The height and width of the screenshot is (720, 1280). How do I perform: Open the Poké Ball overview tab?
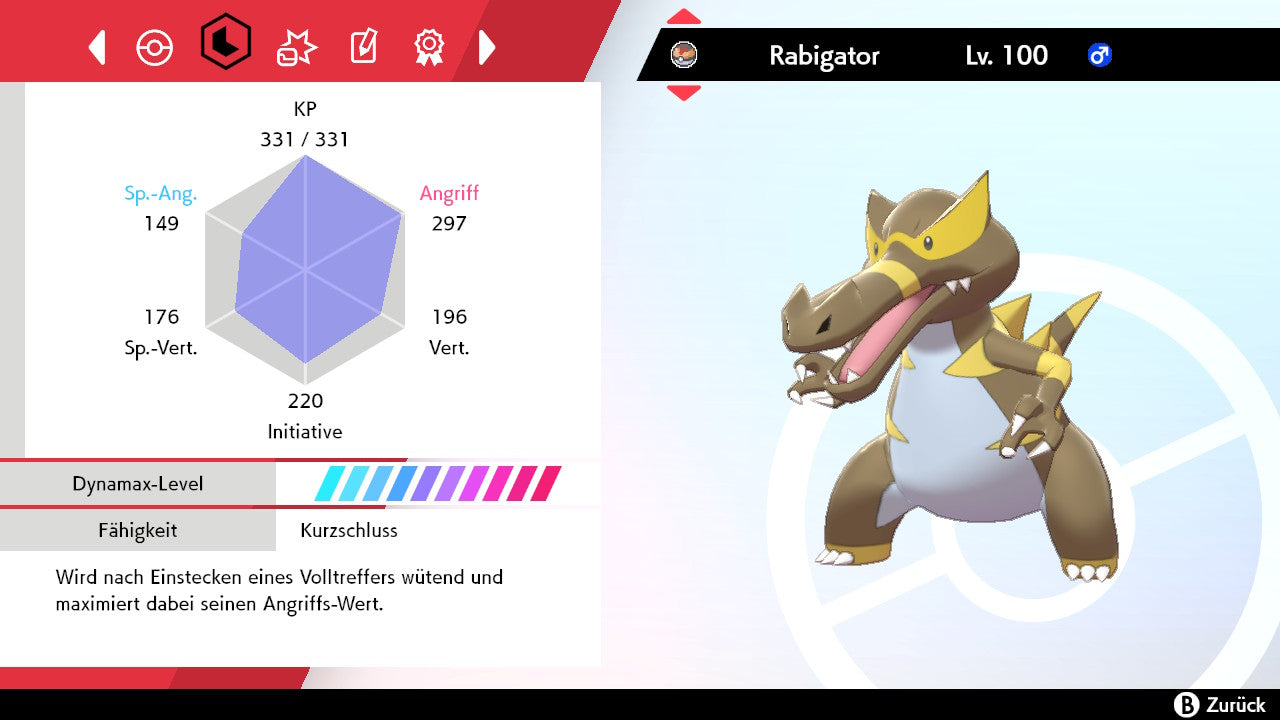tap(155, 47)
